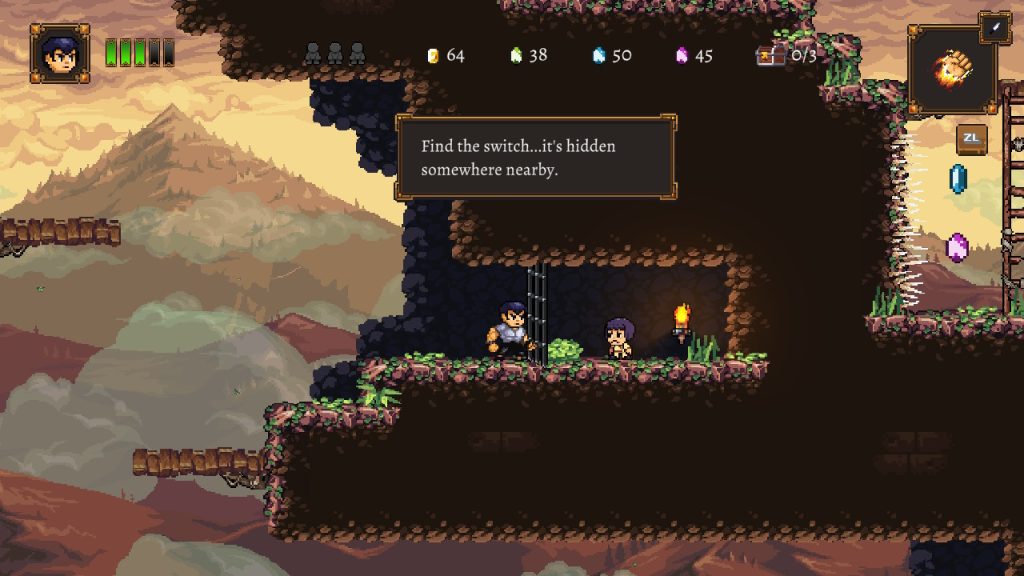Open the treasure chest tracker icon
This screenshot has width=1024, height=576.
pyautogui.click(x=769, y=55)
